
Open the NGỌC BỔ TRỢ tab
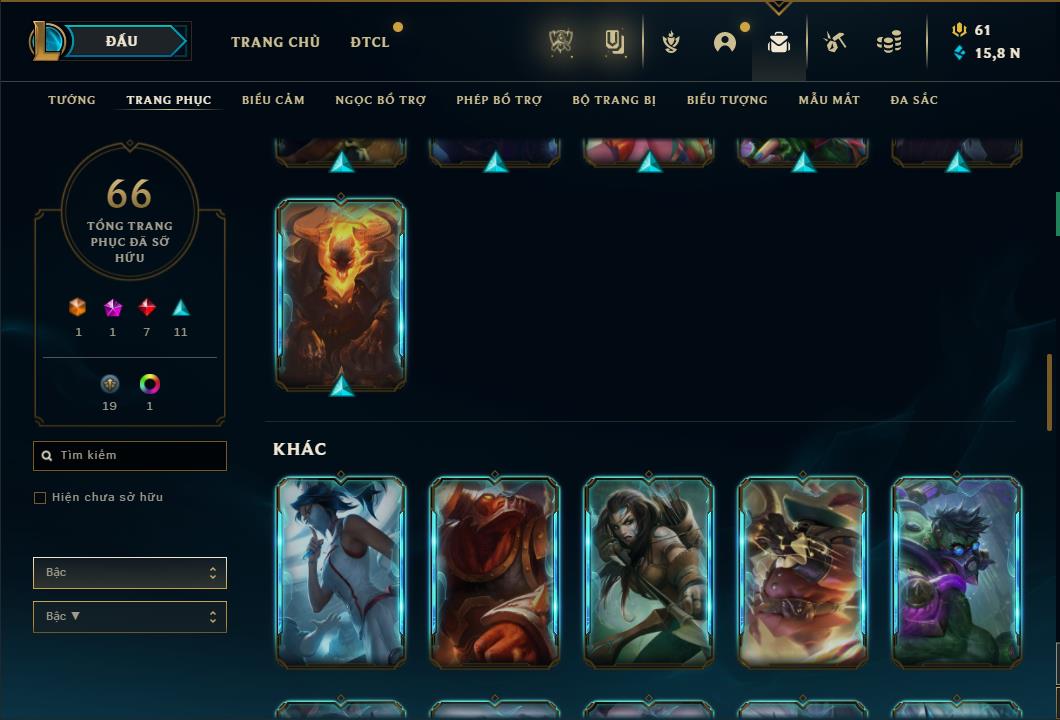pyautogui.click(x=380, y=100)
